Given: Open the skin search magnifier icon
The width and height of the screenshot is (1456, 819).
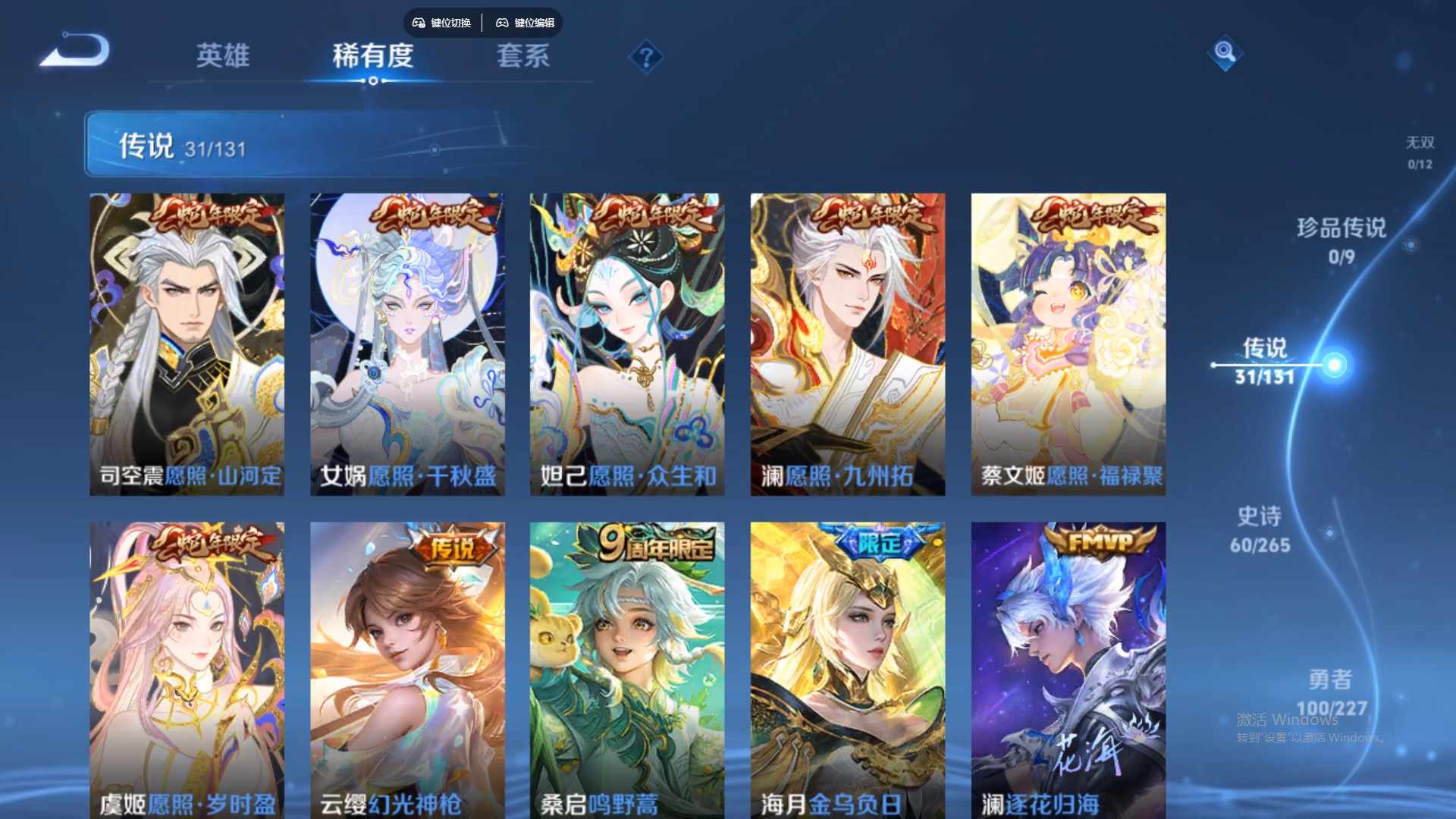Looking at the screenshot, I should [1225, 55].
